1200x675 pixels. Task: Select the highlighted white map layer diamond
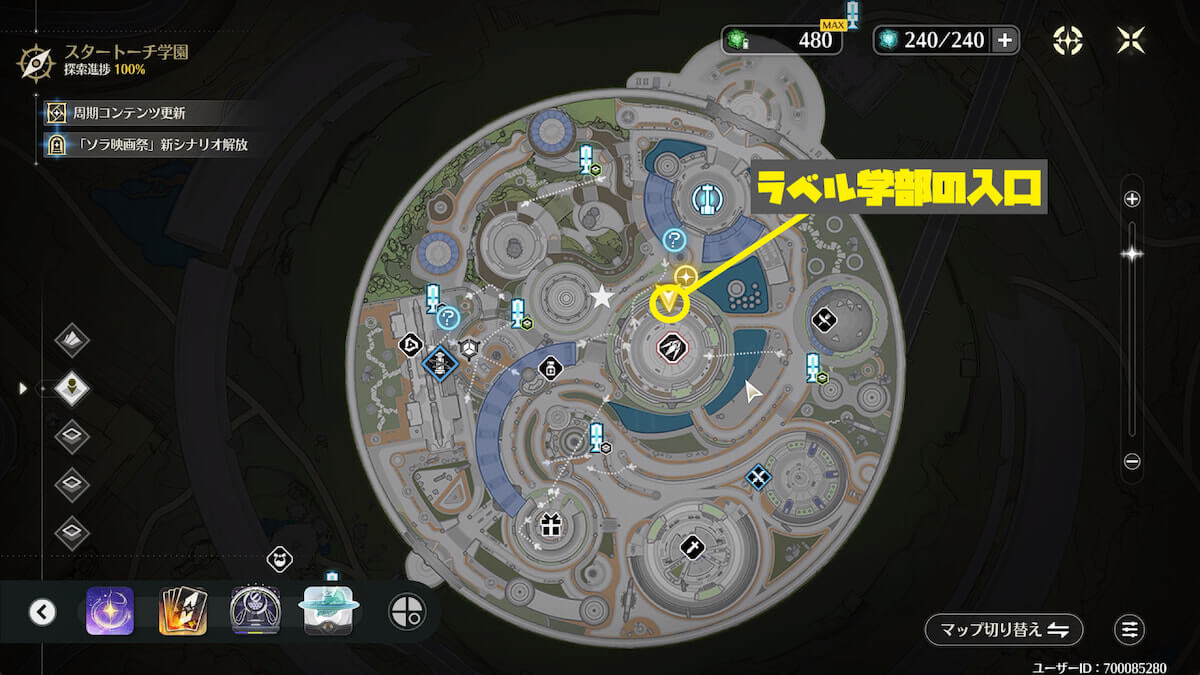[72, 387]
